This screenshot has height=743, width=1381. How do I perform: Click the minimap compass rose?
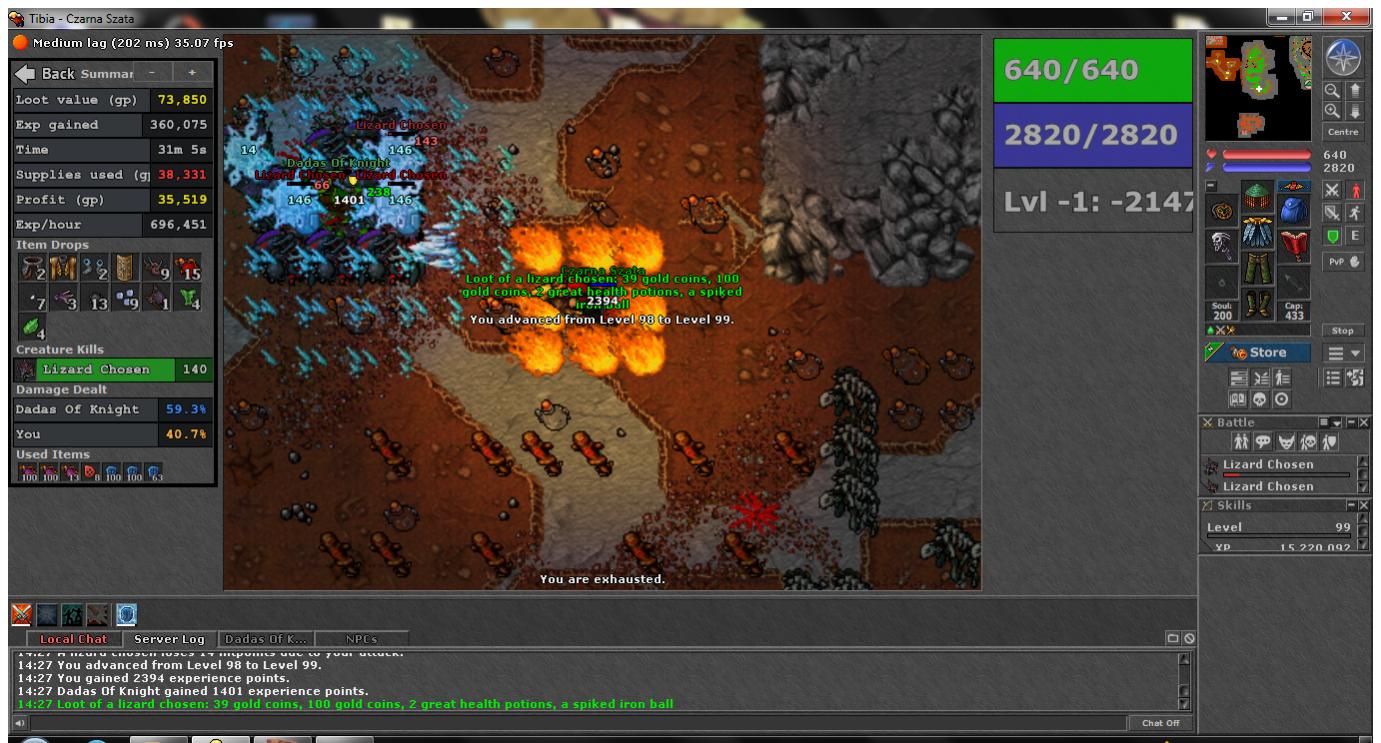pos(1343,59)
